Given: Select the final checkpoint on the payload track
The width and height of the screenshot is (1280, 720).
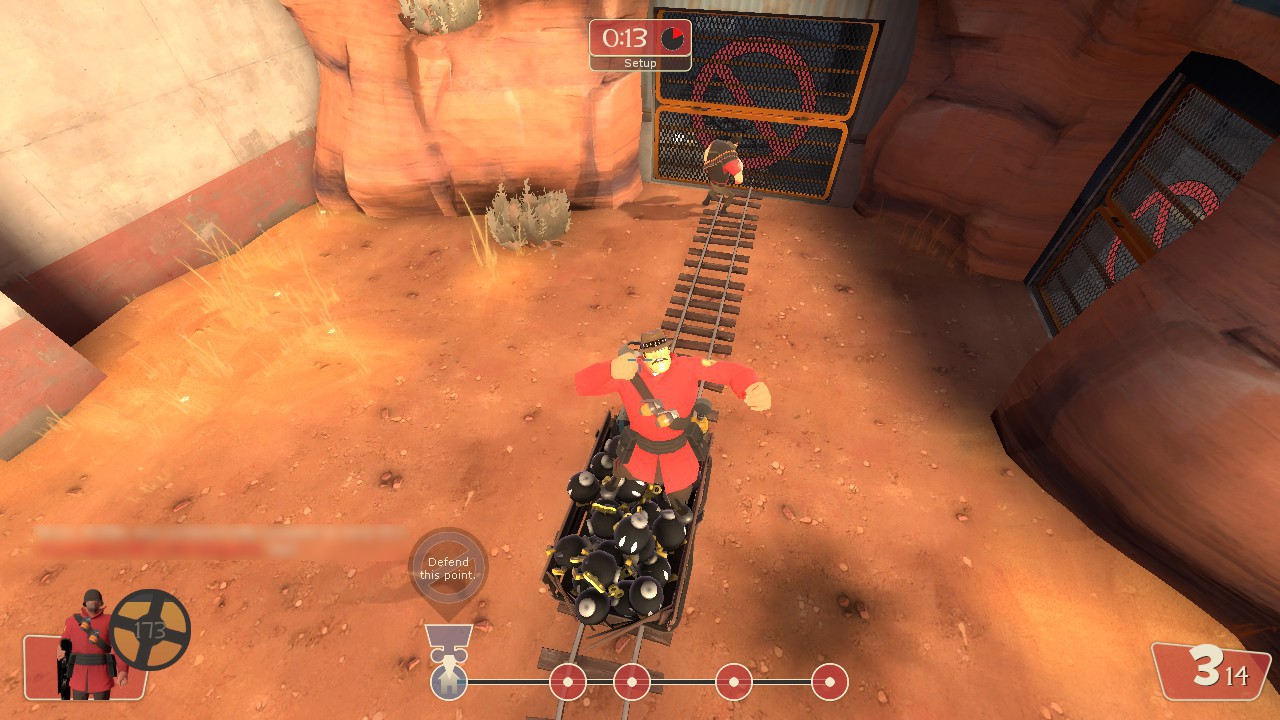Looking at the screenshot, I should [x=829, y=682].
